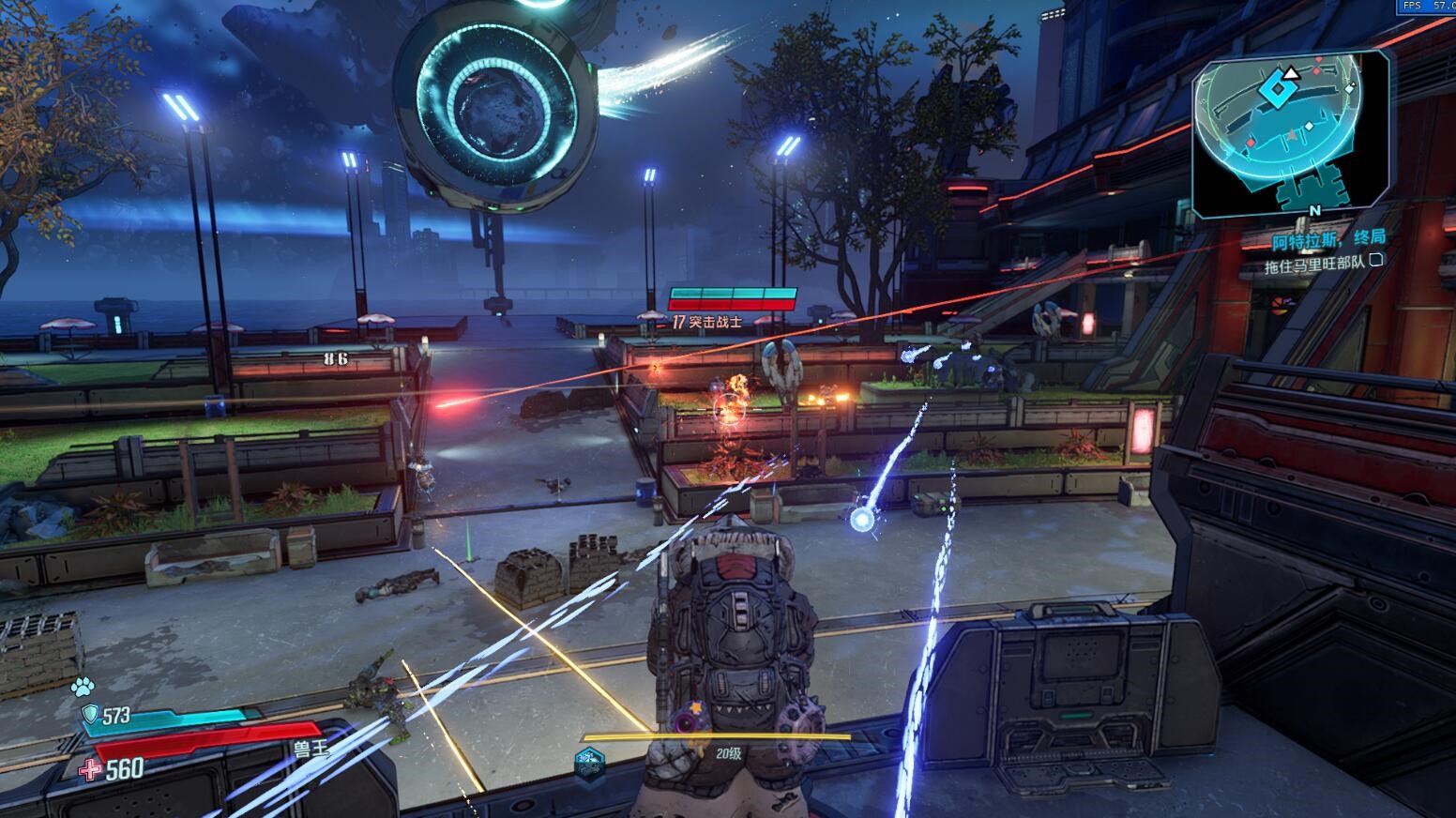Click the minimap panel
Screen dimensions: 1456x818
(x=1290, y=134)
